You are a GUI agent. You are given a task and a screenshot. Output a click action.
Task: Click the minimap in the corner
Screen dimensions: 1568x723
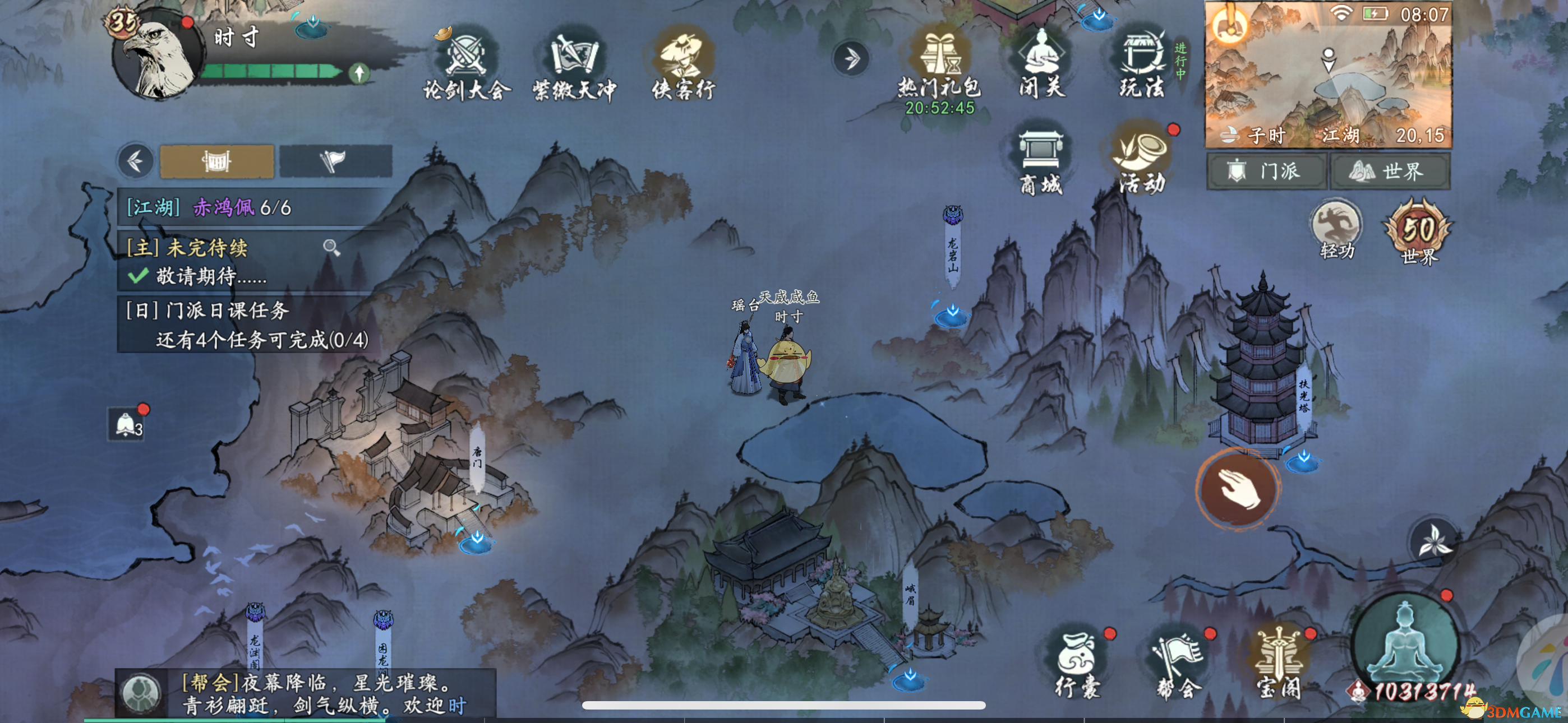(1328, 74)
